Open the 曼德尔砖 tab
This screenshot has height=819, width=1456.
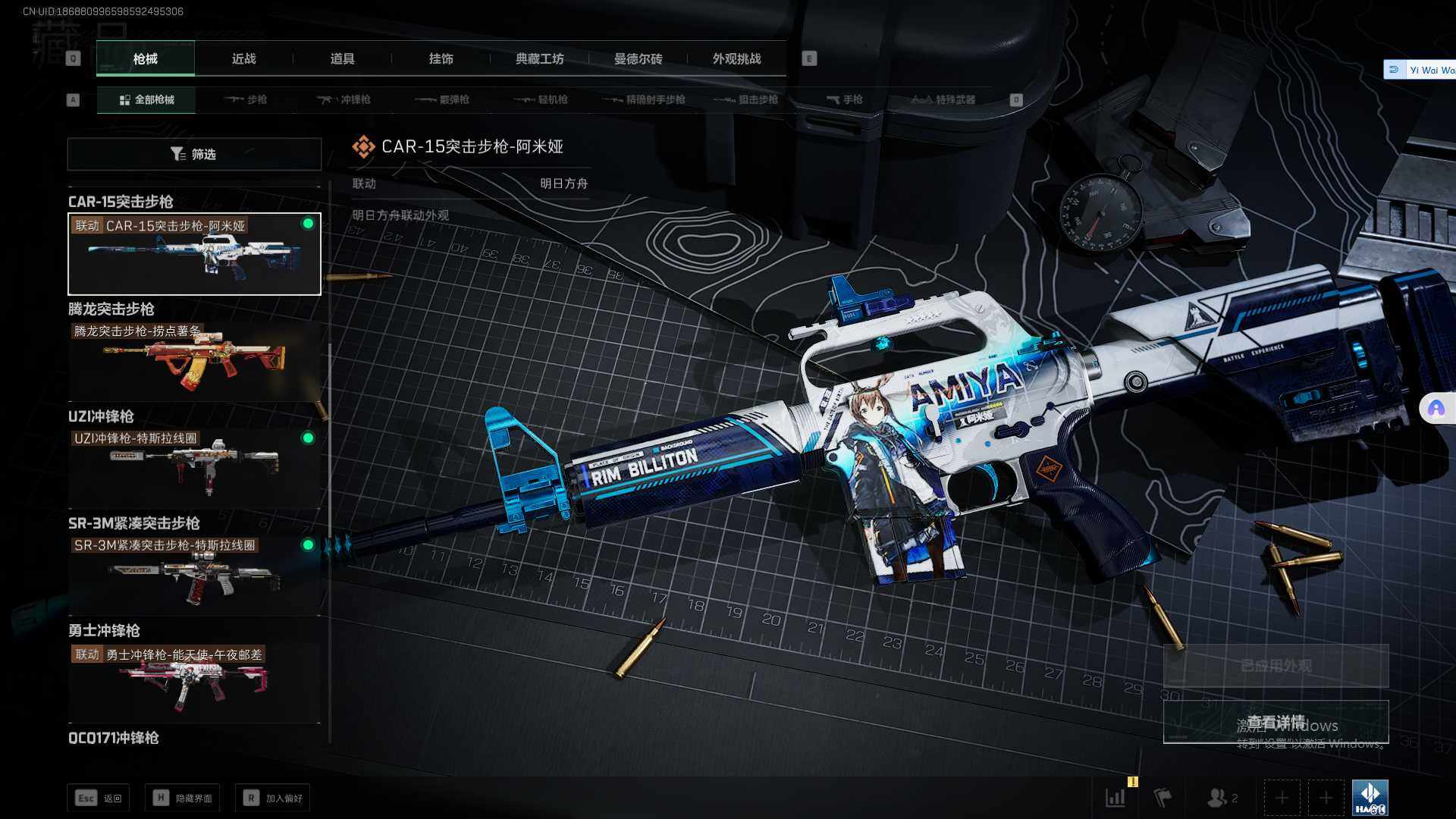[638, 58]
